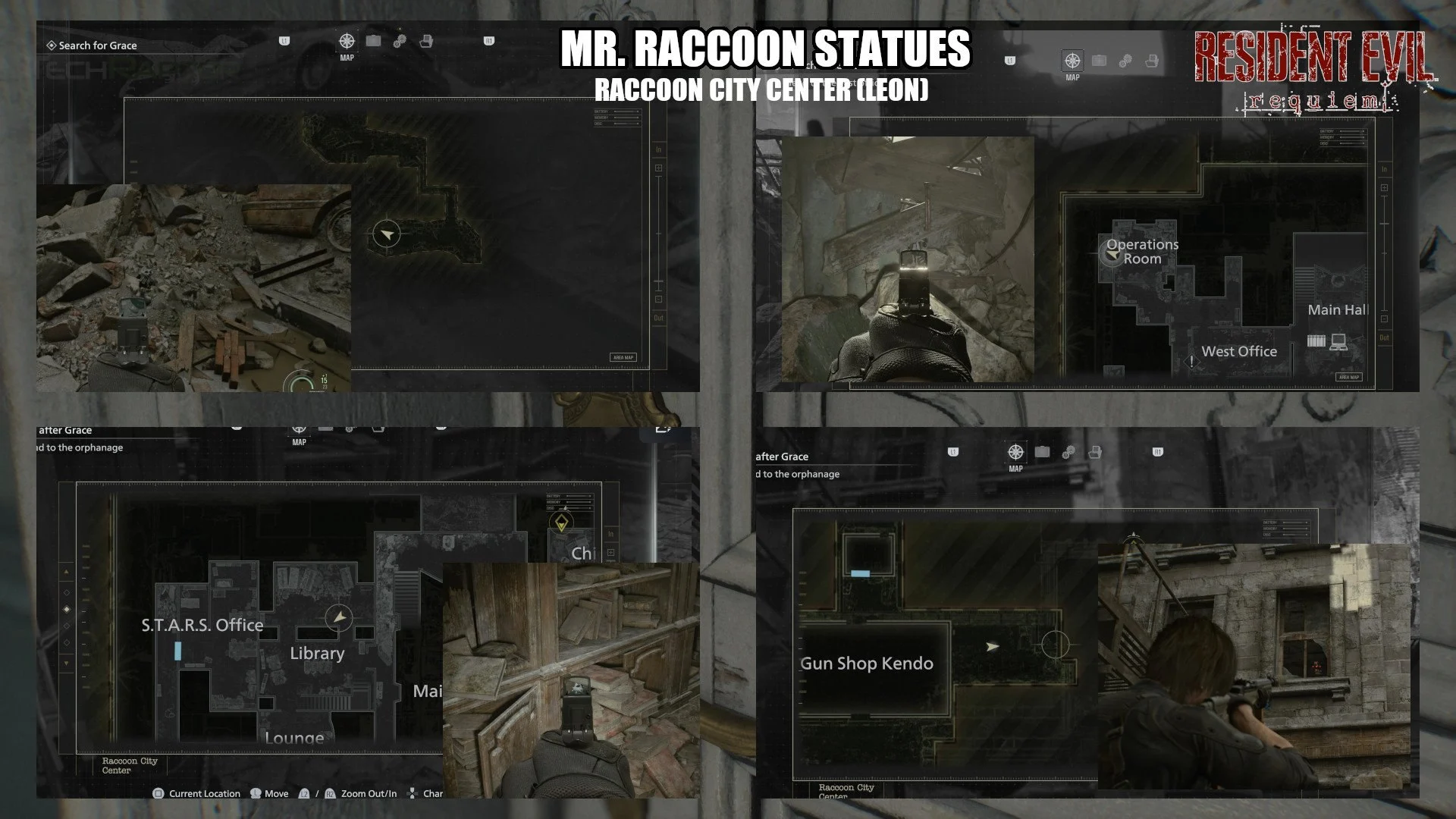Select the player arrow marker in the Library
The image size is (1456, 819).
click(340, 618)
